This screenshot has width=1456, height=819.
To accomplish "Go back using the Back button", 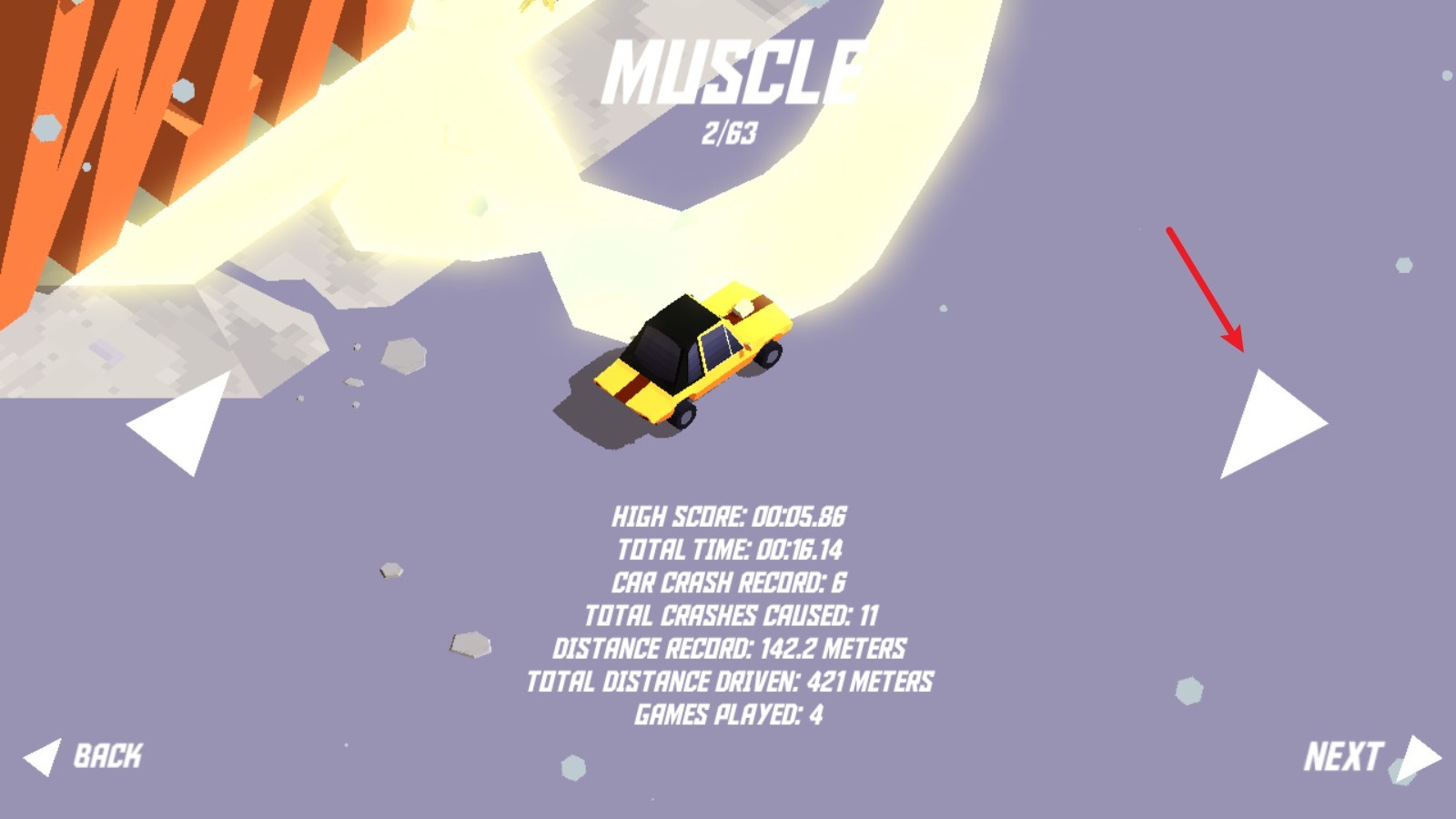I will point(85,756).
